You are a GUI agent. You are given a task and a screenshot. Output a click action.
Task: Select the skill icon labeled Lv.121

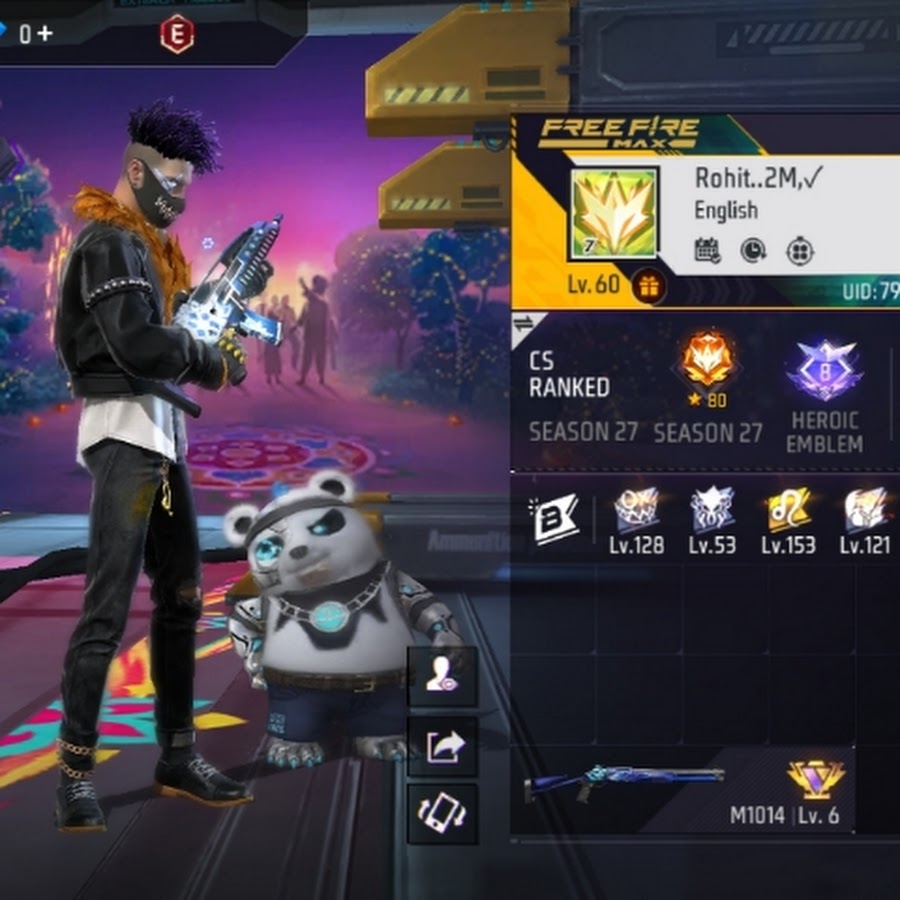864,511
